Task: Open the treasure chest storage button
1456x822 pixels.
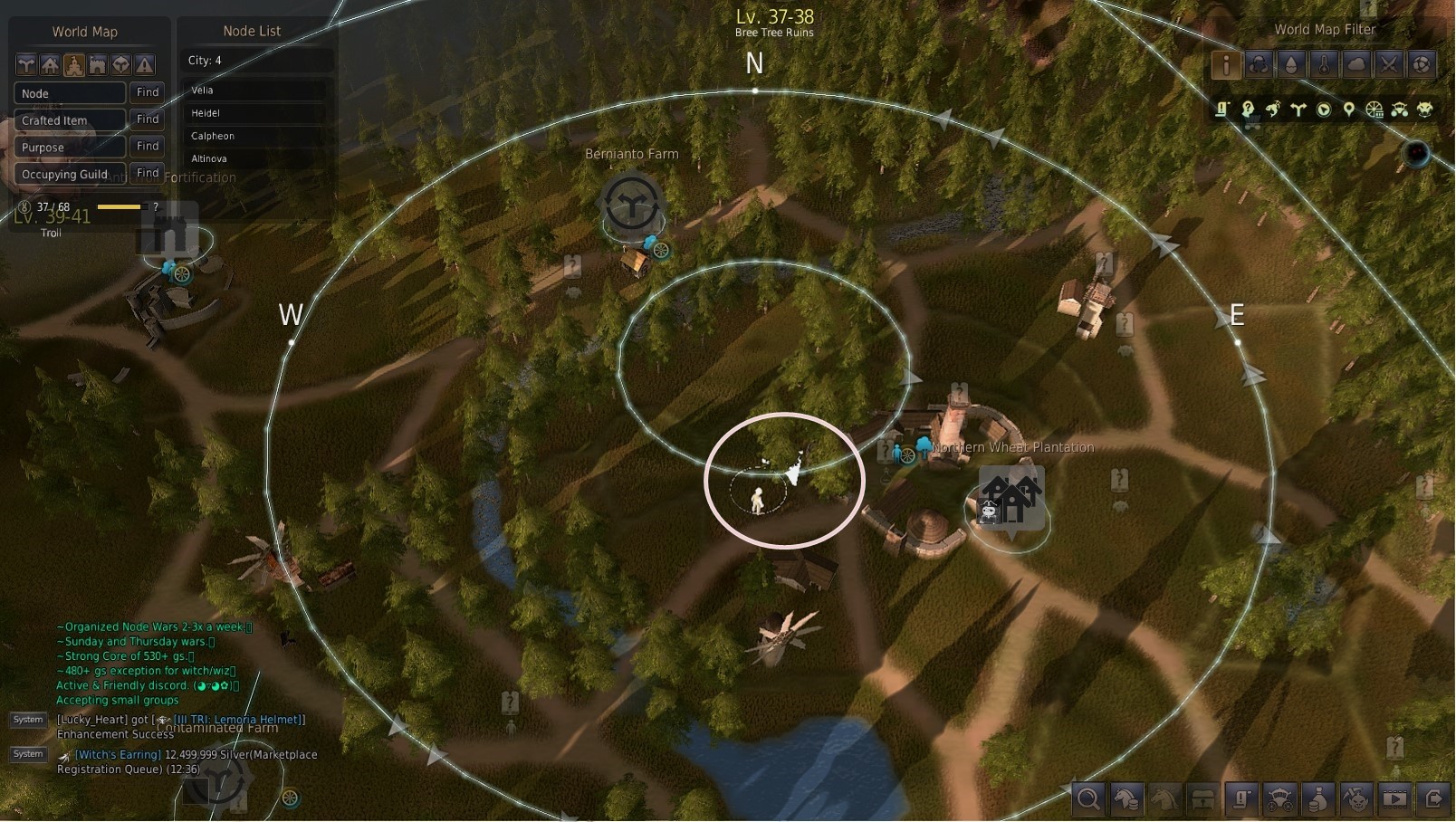Action: [x=1202, y=798]
